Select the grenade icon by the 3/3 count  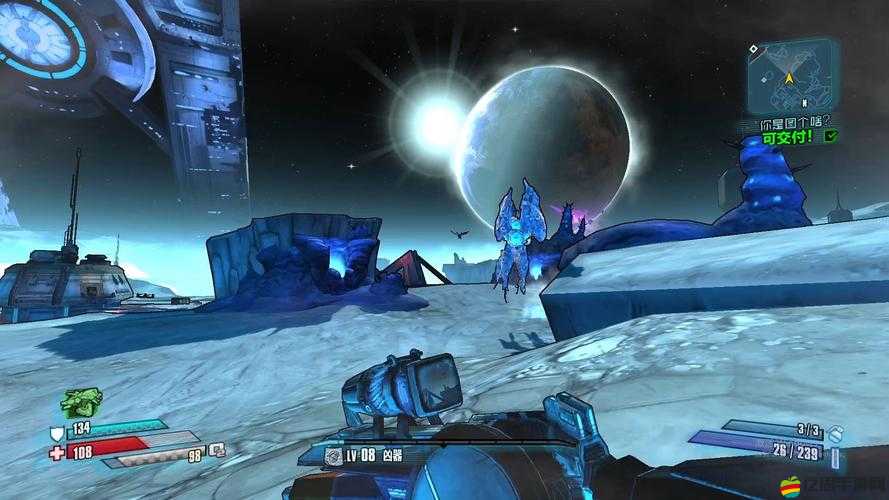pos(836,431)
